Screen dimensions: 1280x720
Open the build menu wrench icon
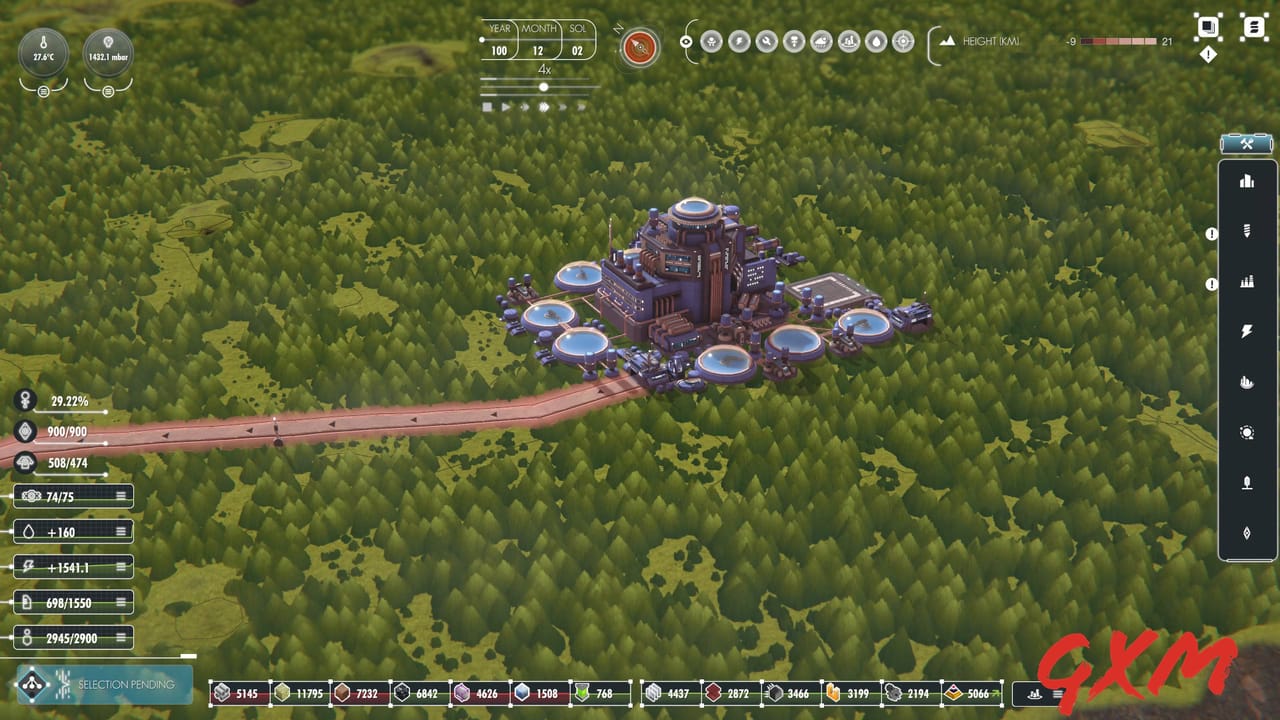[x=1247, y=143]
